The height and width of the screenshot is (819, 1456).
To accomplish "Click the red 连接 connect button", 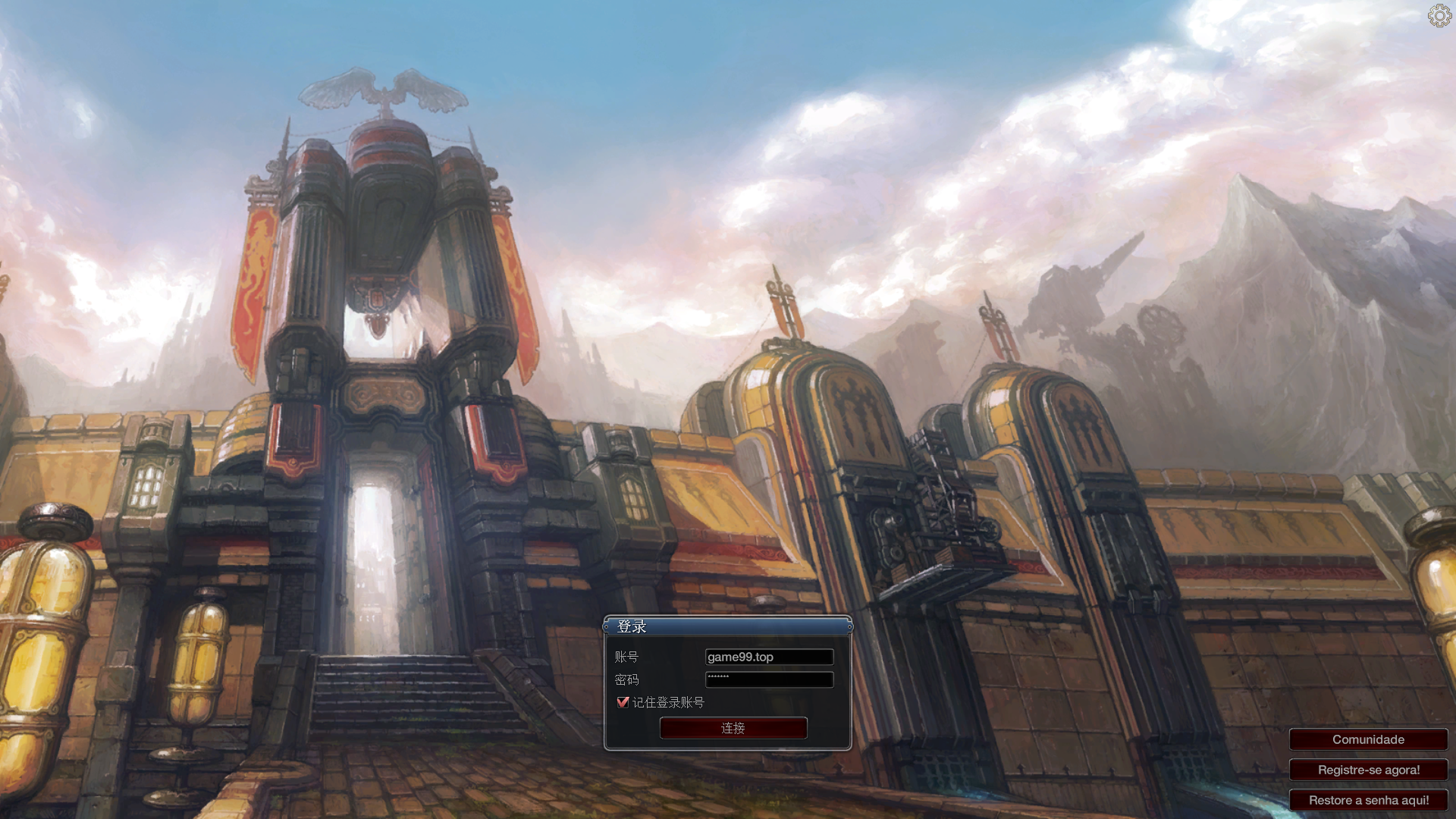I will coord(733,728).
